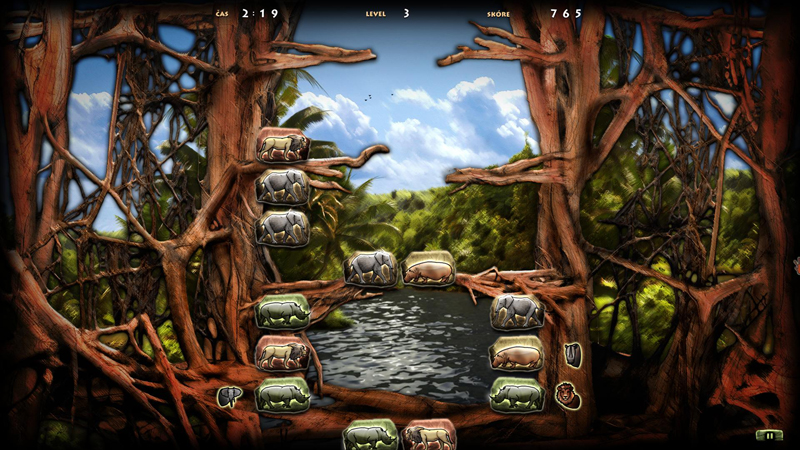
Task: Pick the lion tile in the bottom row
Action: [429, 436]
